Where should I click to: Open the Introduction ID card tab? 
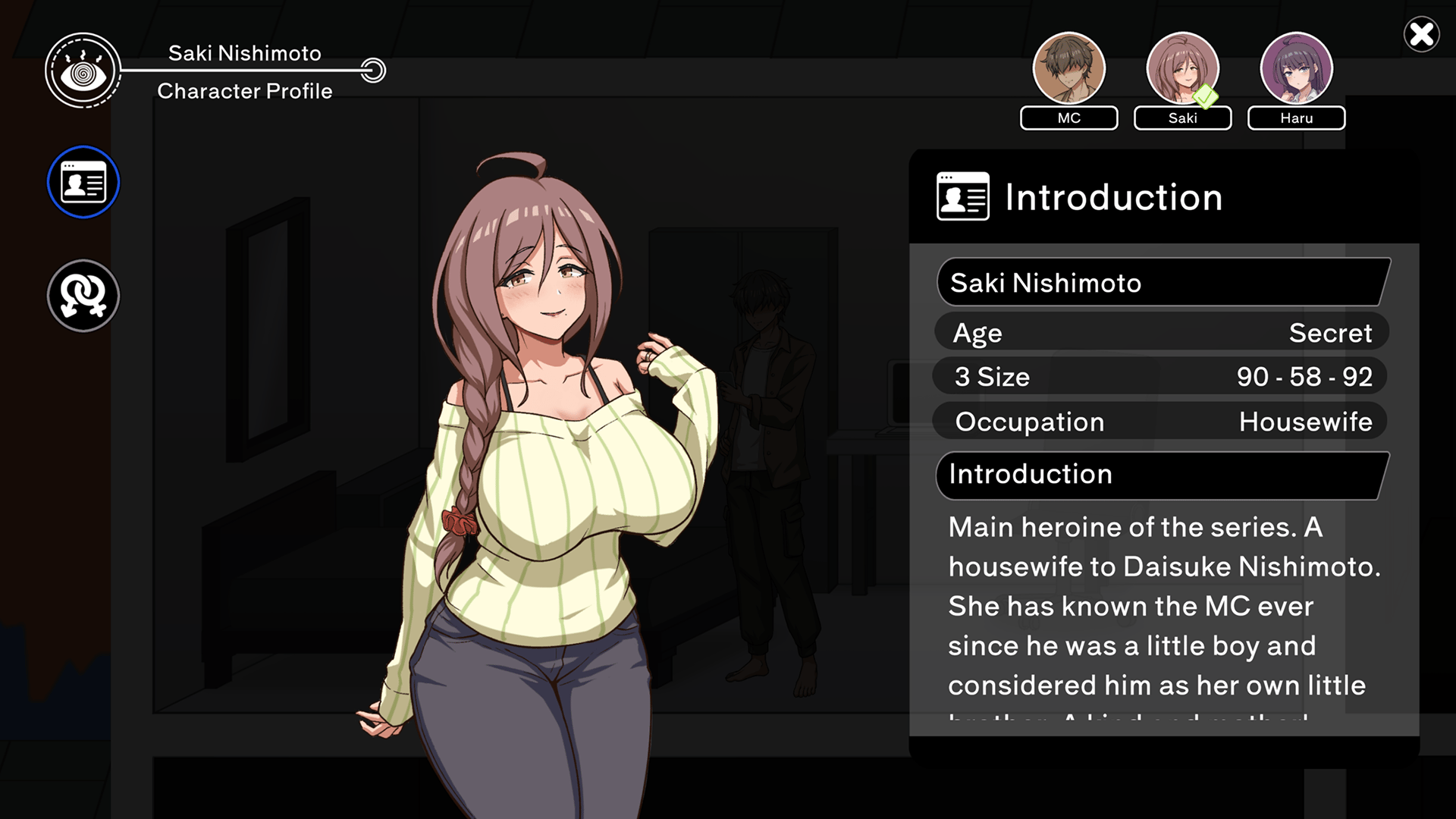[x=83, y=182]
